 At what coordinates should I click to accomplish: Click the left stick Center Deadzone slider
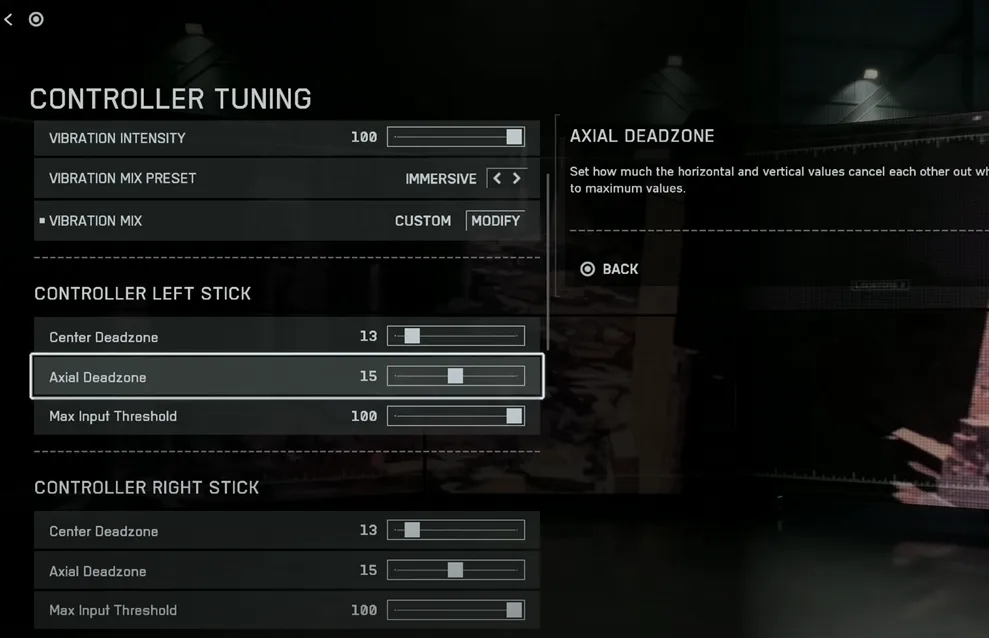(x=456, y=337)
